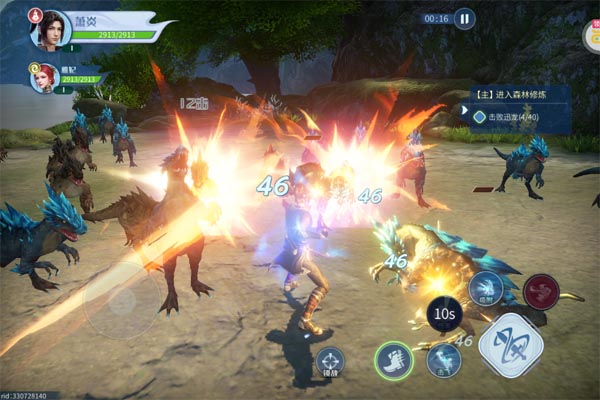Tap the skill showing a 10s cooldown
Viewport: 600px width, 400px height.
pos(444,312)
